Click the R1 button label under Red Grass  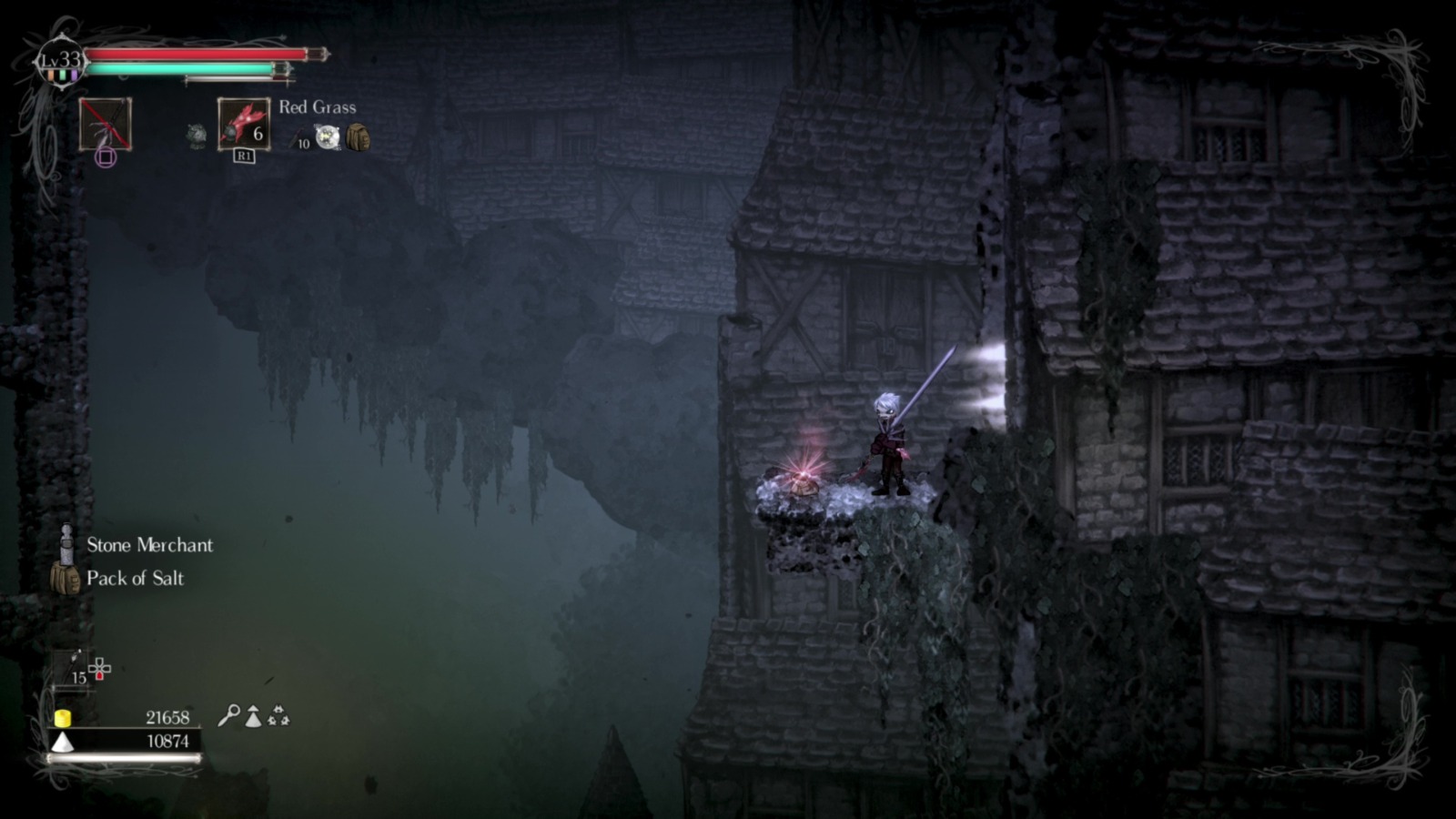point(245,156)
